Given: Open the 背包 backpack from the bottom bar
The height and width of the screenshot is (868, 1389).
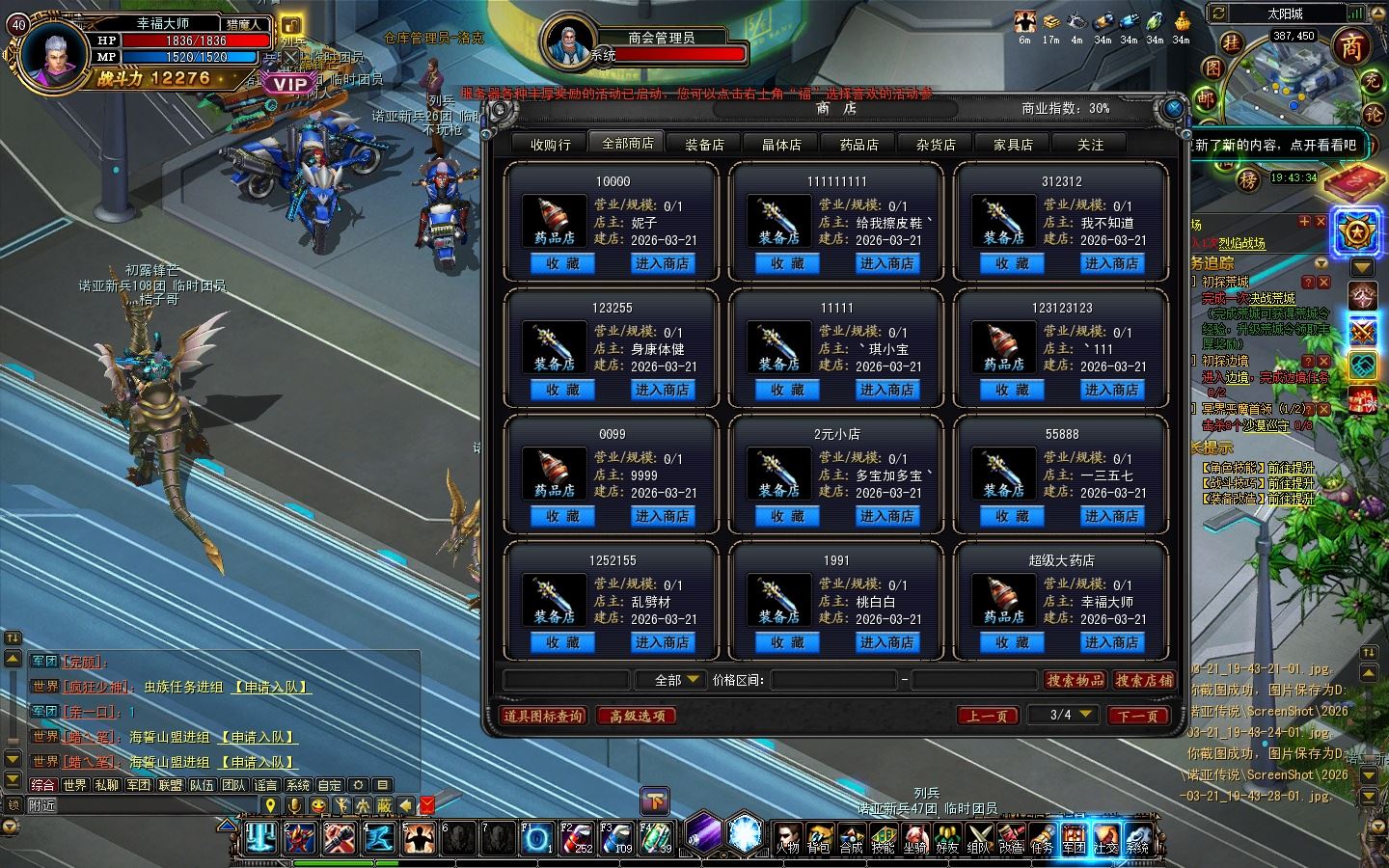Looking at the screenshot, I should point(819,838).
